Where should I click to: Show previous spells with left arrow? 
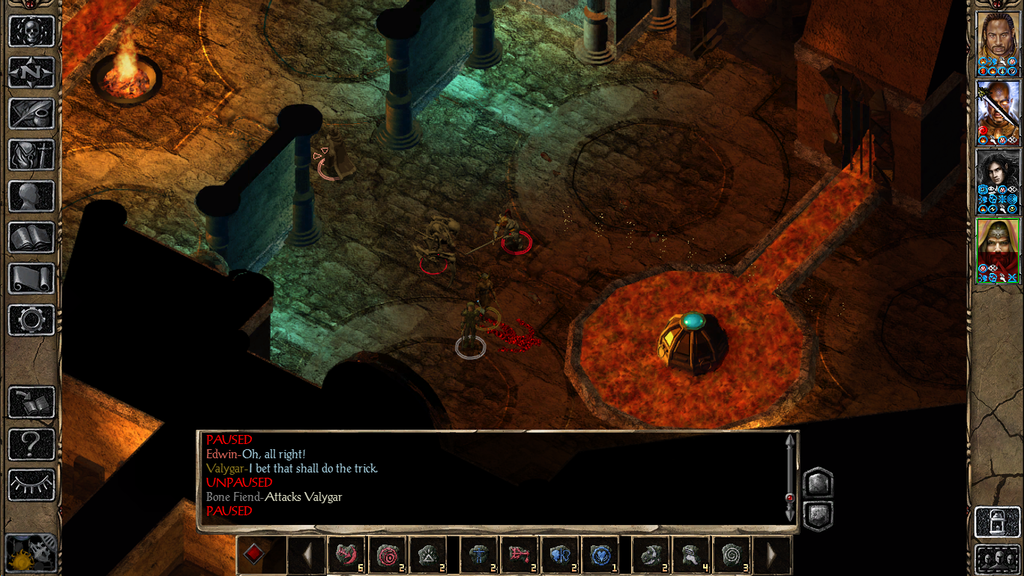pyautogui.click(x=307, y=553)
